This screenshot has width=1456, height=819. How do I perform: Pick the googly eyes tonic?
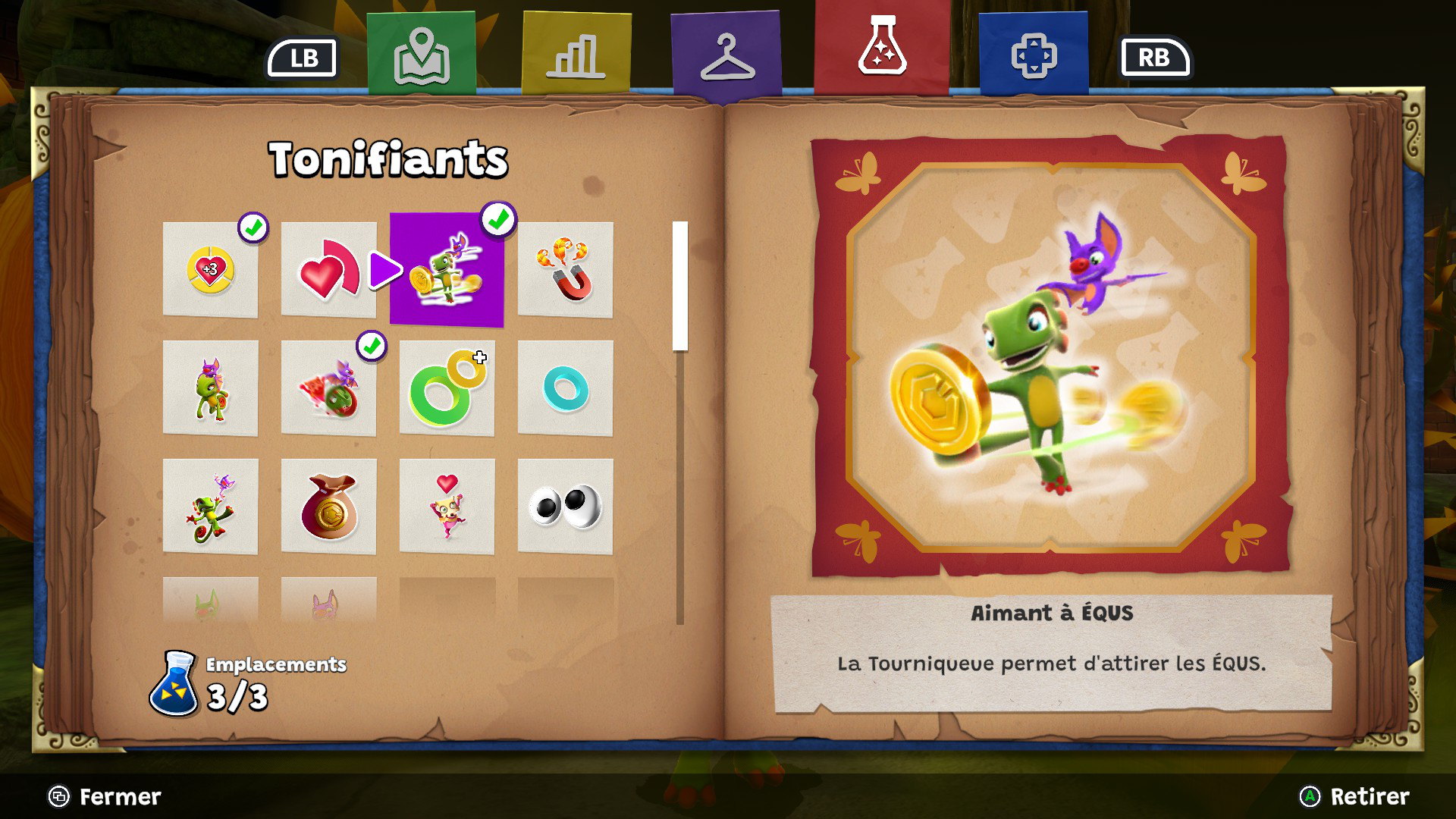pyautogui.click(x=565, y=507)
